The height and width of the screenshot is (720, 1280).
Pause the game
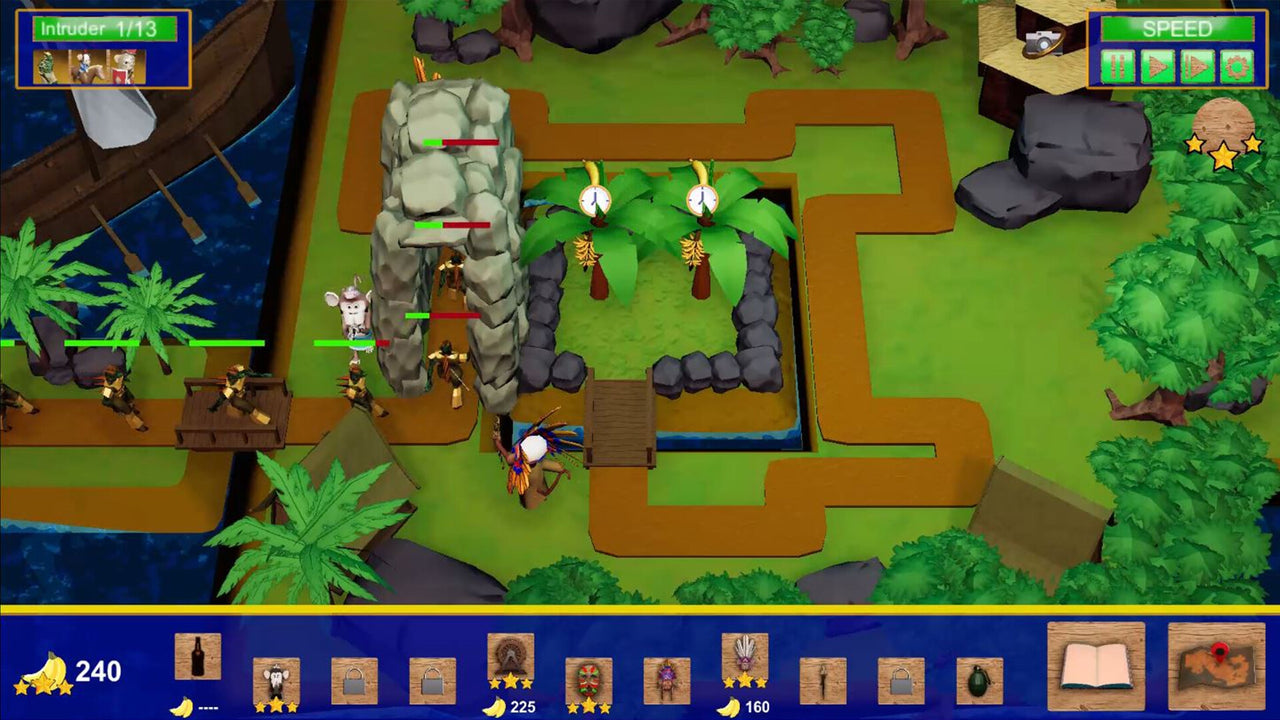(1118, 66)
